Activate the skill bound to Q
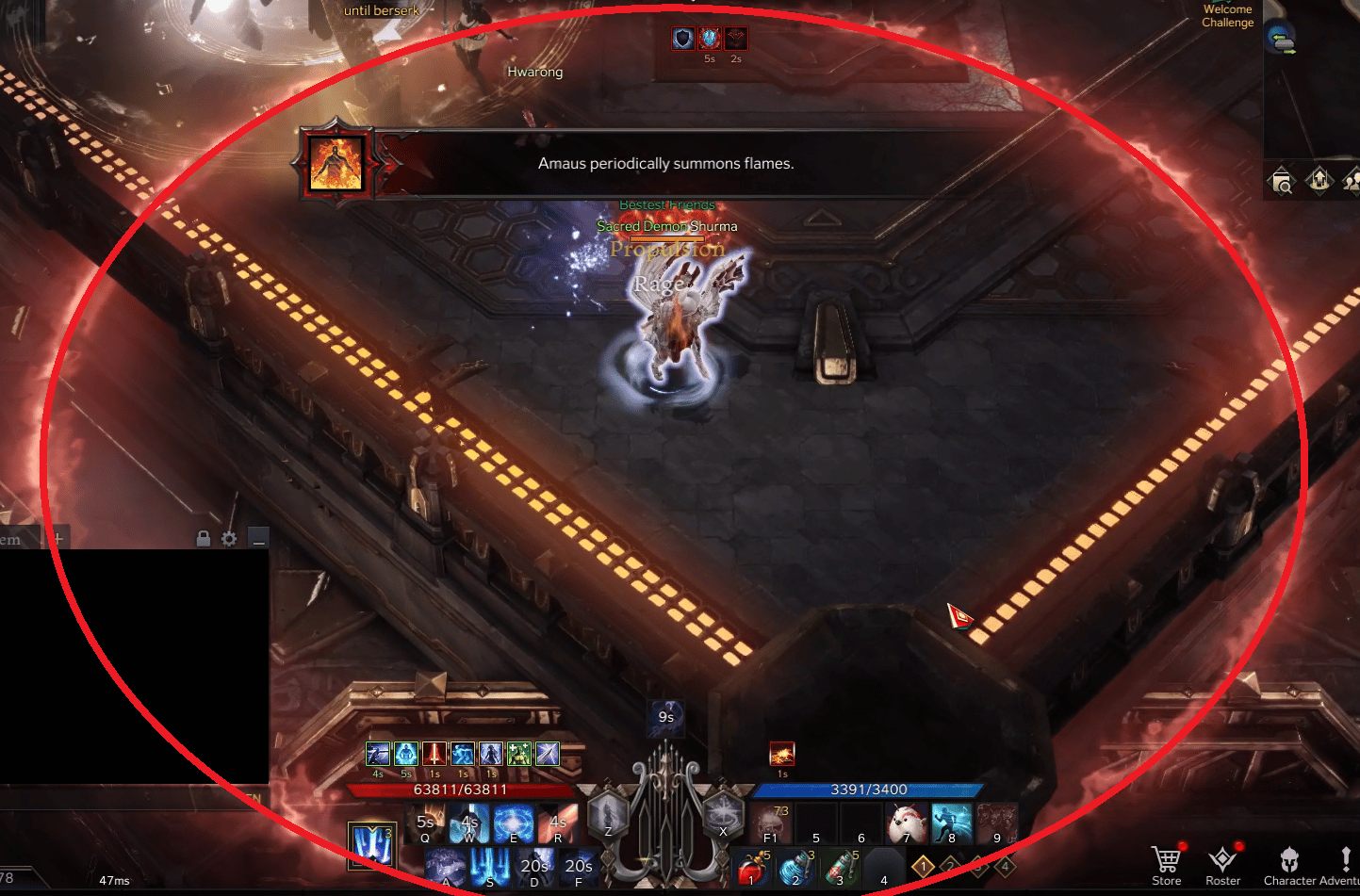The width and height of the screenshot is (1360, 896). 424,823
